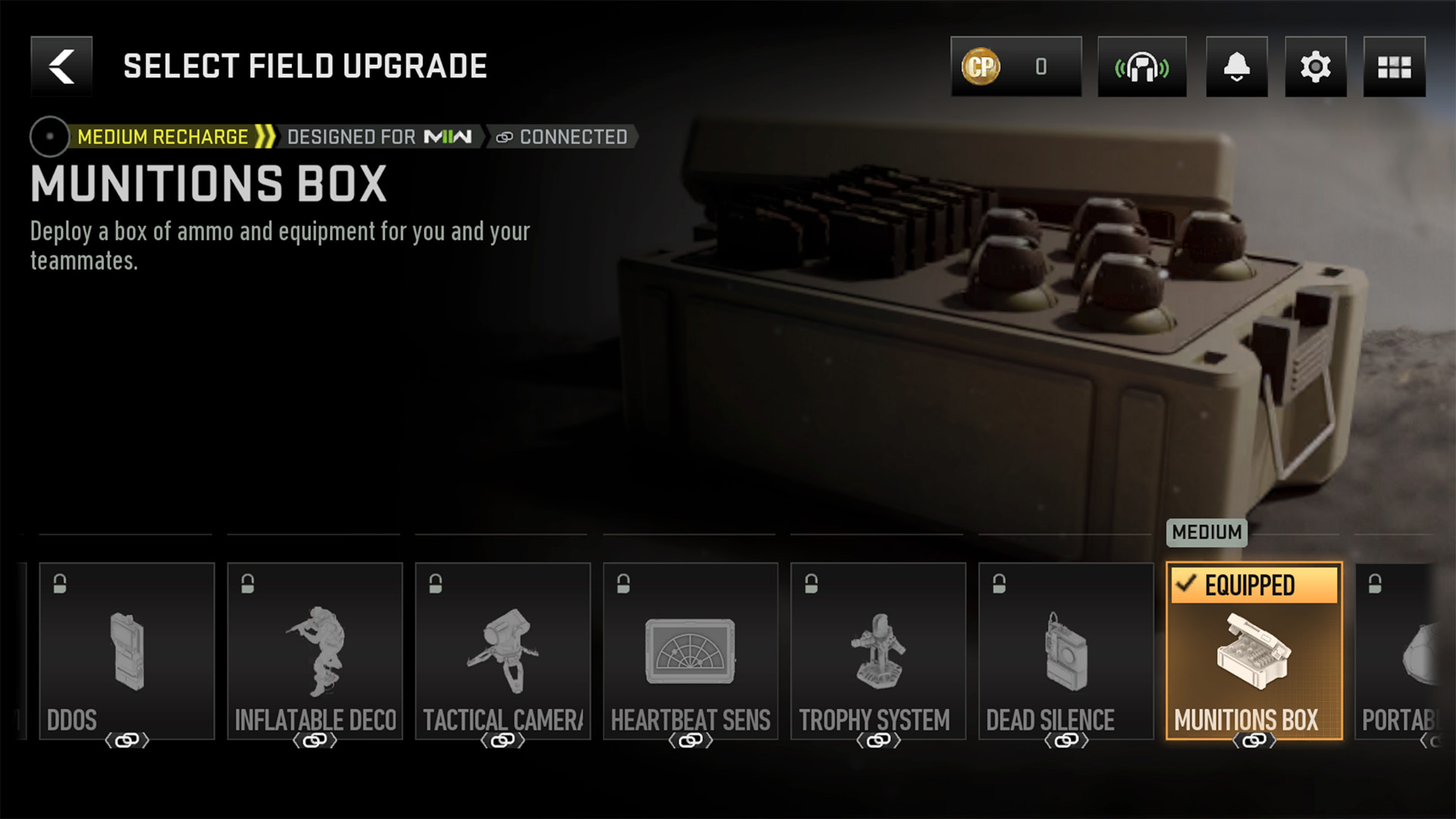1456x819 pixels.
Task: Open the grid menu button
Action: [1394, 67]
